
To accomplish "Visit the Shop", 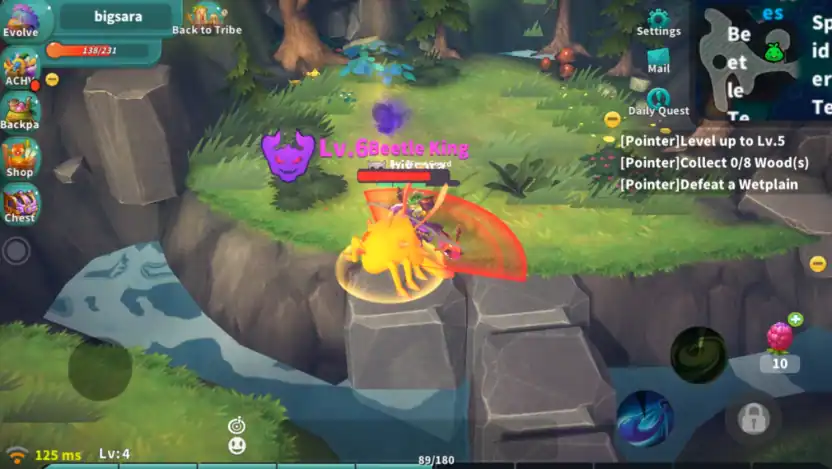I will (19, 158).
